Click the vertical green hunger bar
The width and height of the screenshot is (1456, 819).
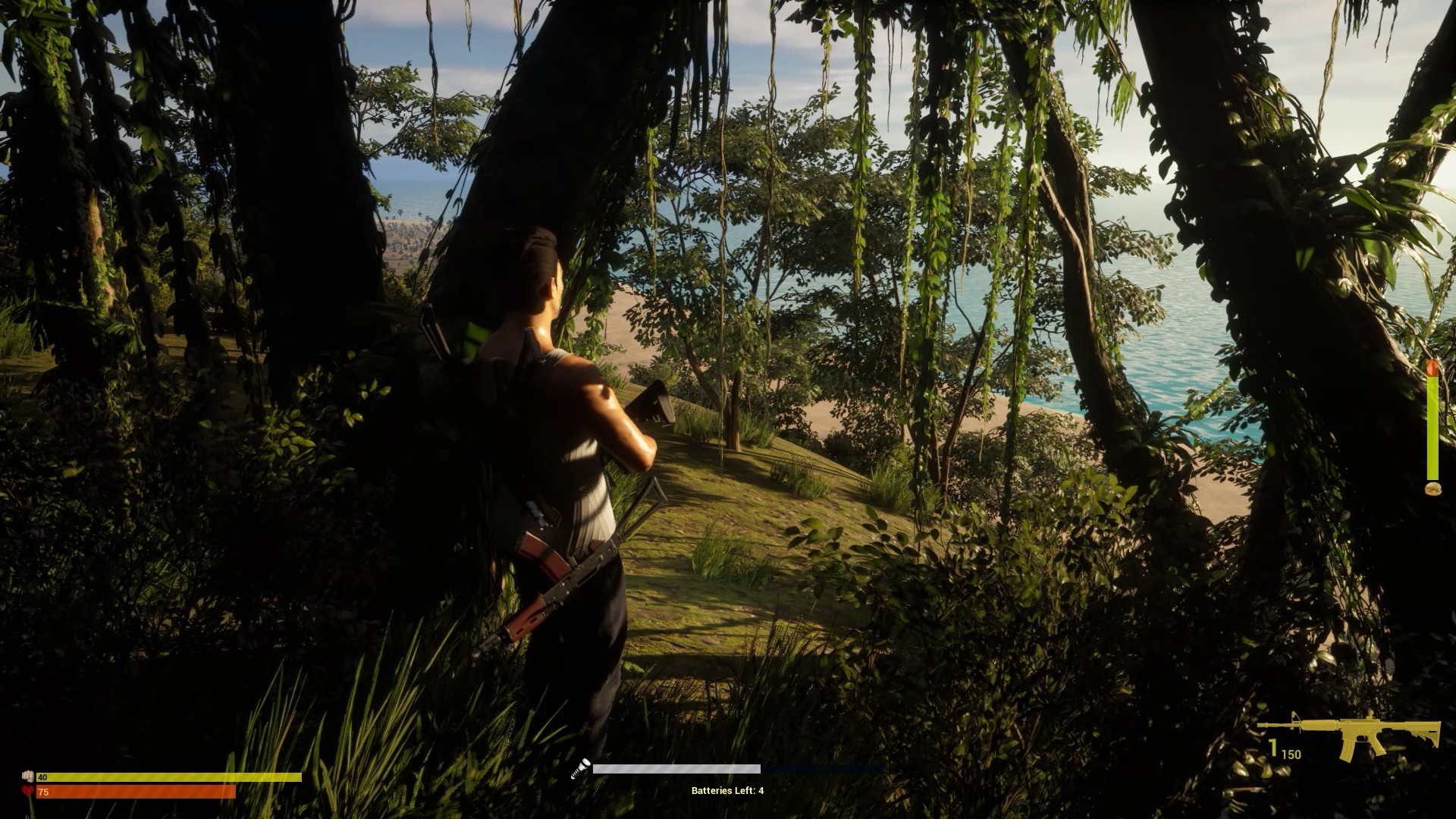click(1432, 425)
